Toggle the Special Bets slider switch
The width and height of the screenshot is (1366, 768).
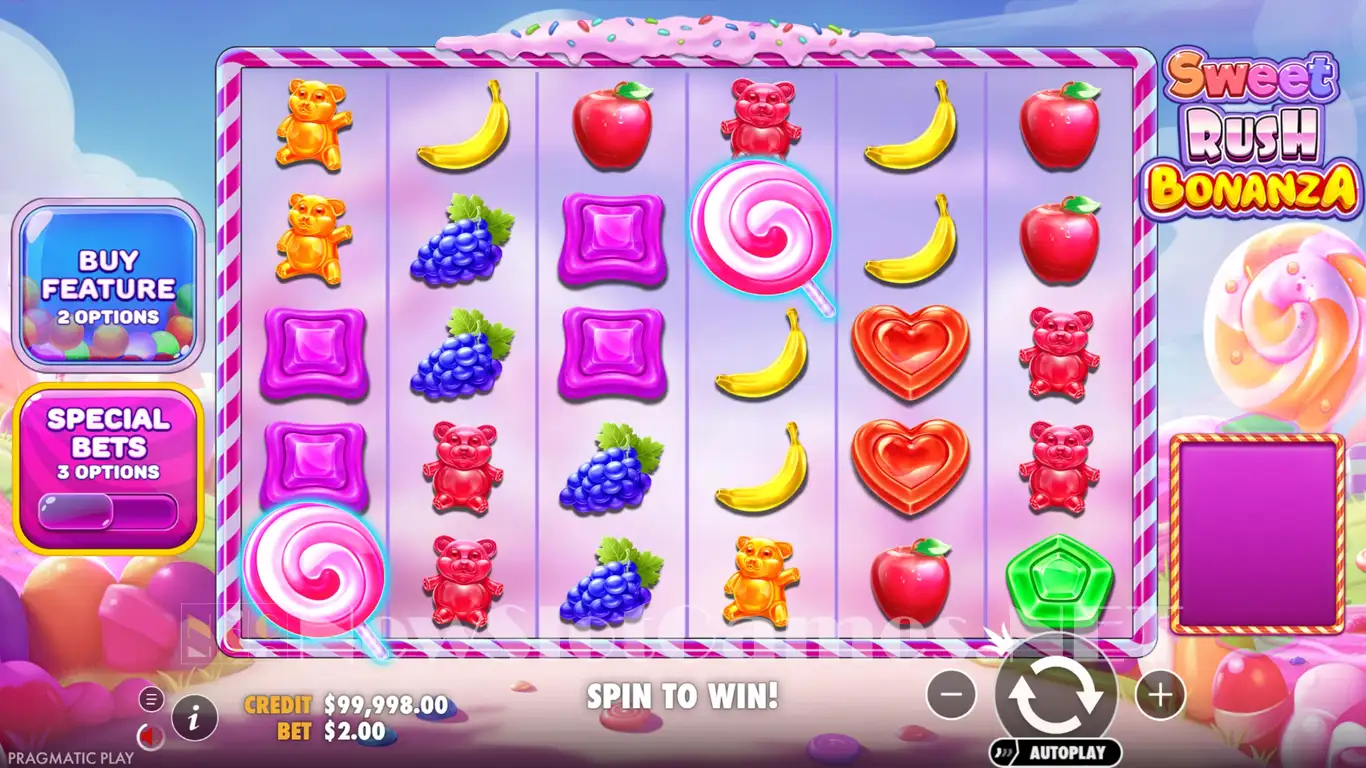click(x=108, y=512)
